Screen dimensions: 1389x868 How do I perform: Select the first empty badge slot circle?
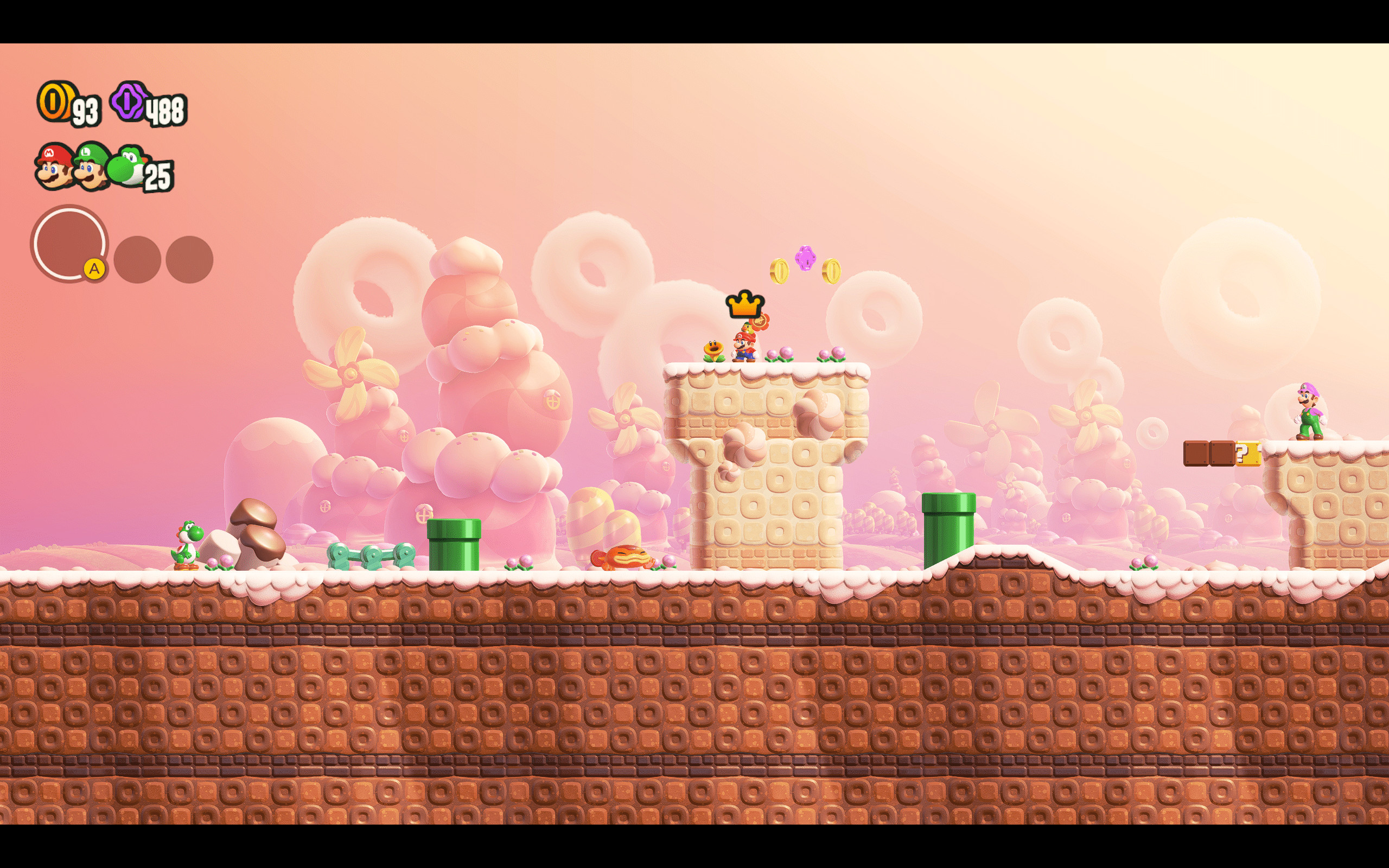coord(139,259)
